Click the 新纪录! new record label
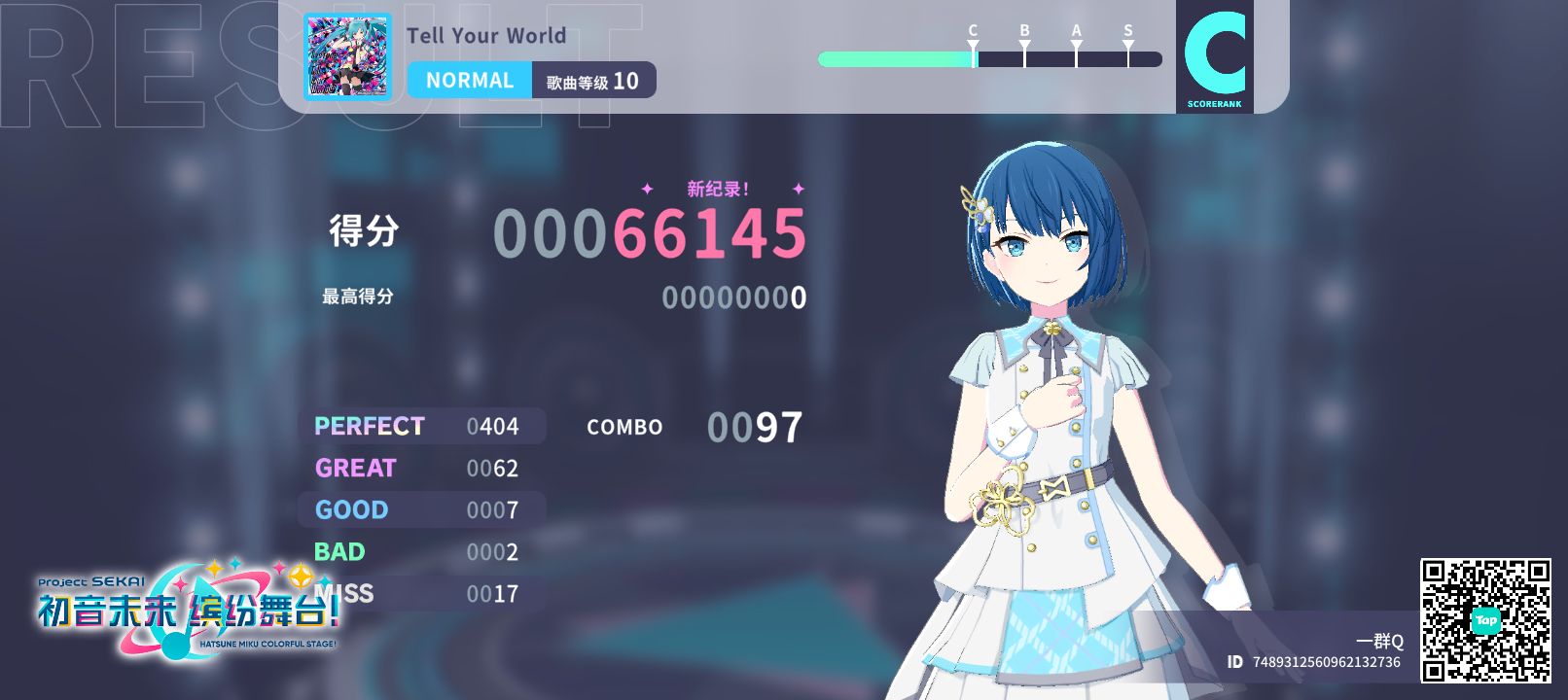Screen dimensions: 1568x700 click(x=718, y=191)
